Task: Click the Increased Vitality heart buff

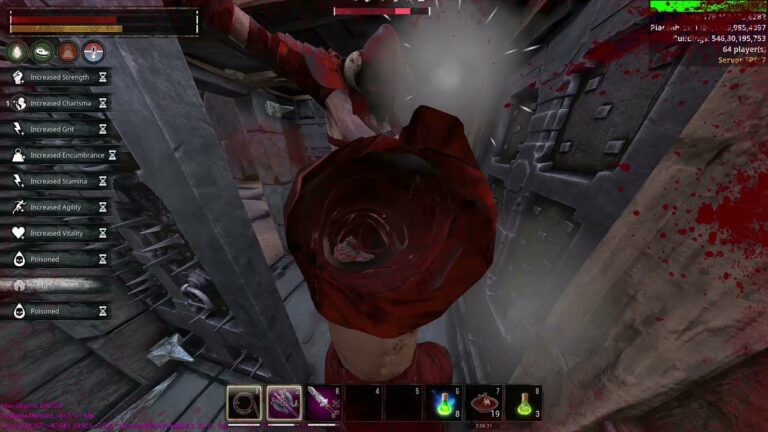Action: click(x=59, y=233)
